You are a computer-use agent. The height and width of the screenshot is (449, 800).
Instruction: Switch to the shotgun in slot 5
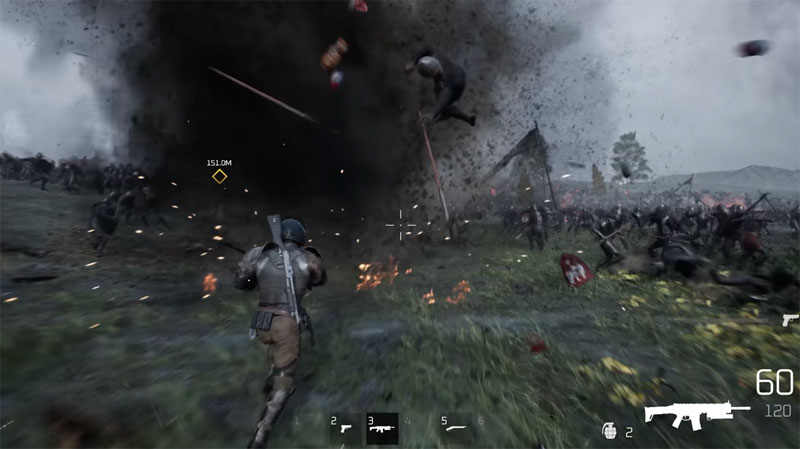point(455,428)
